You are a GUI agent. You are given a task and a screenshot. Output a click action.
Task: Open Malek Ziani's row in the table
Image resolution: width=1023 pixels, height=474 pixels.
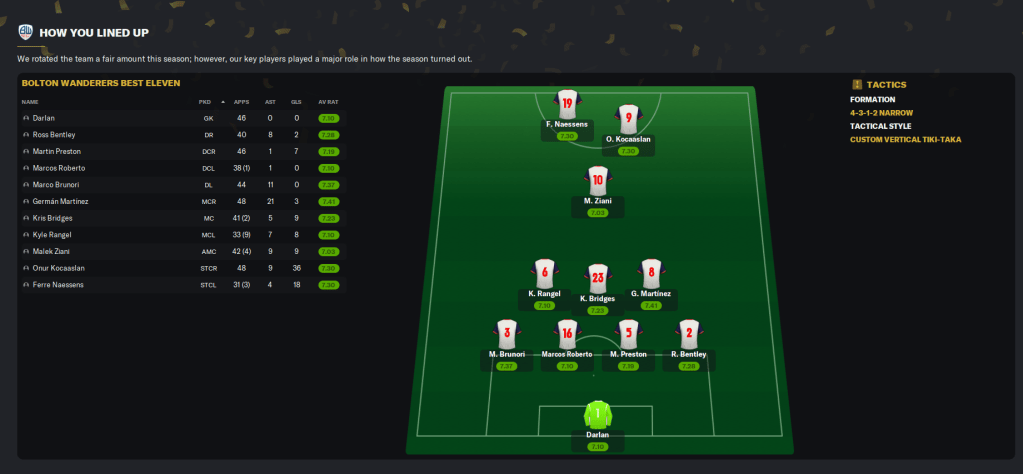click(x=50, y=252)
